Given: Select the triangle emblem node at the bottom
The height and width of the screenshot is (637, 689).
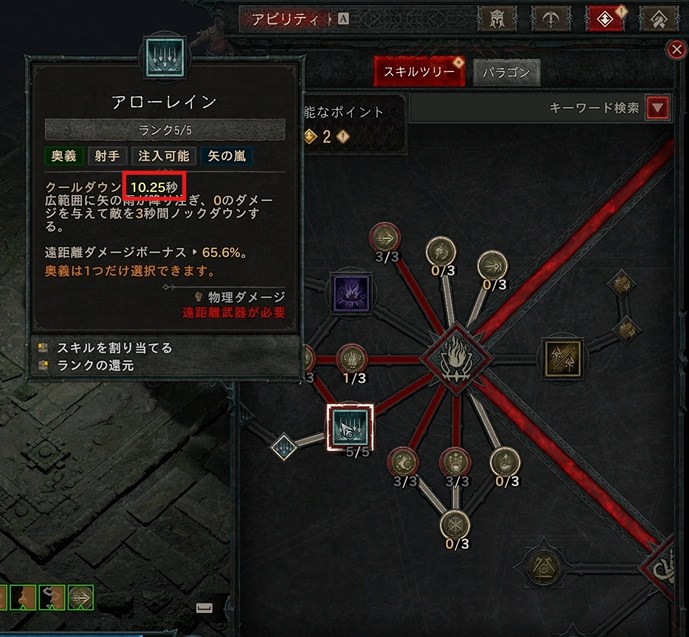Looking at the screenshot, I should pyautogui.click(x=542, y=566).
